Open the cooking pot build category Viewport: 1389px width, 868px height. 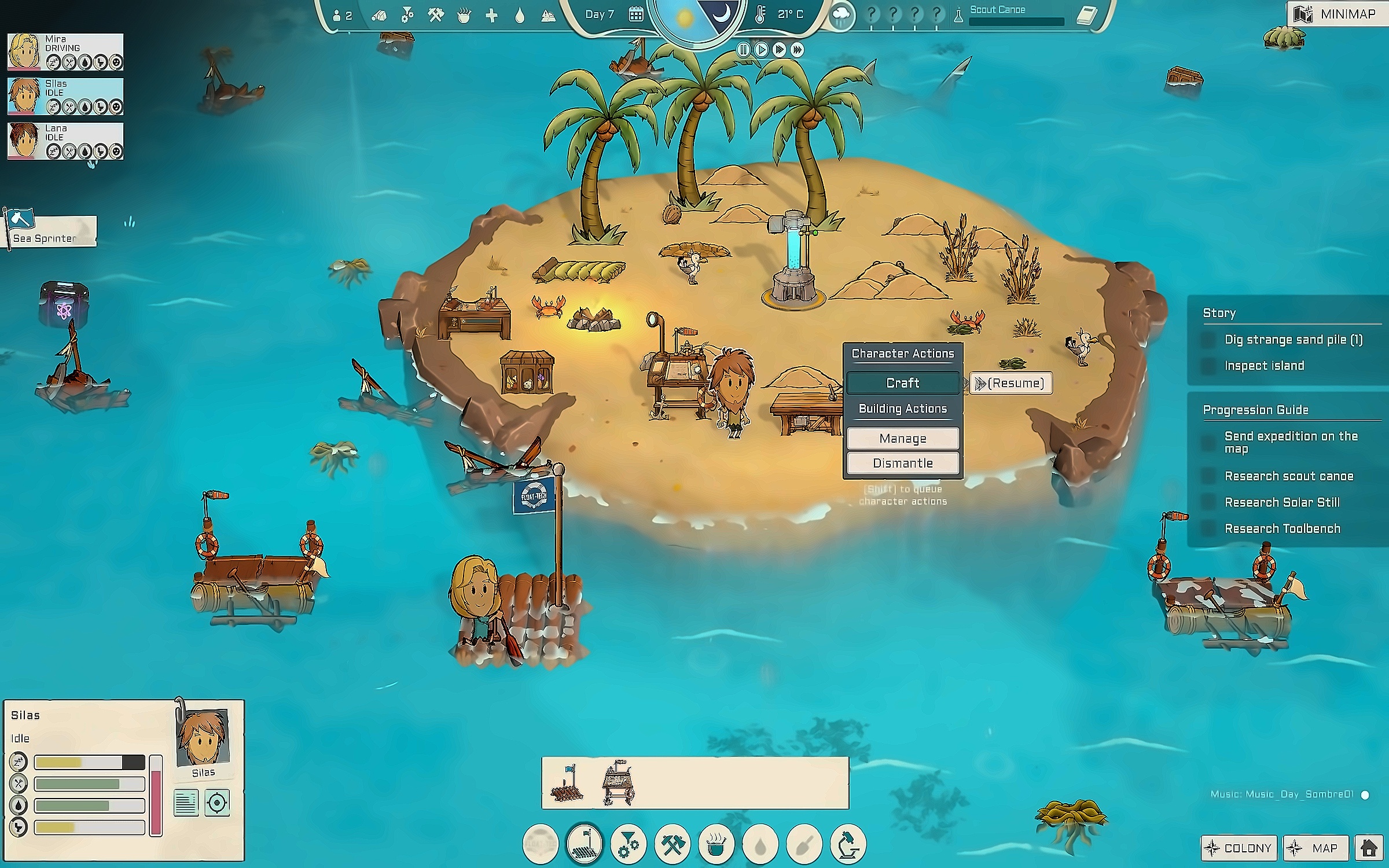pos(716,845)
